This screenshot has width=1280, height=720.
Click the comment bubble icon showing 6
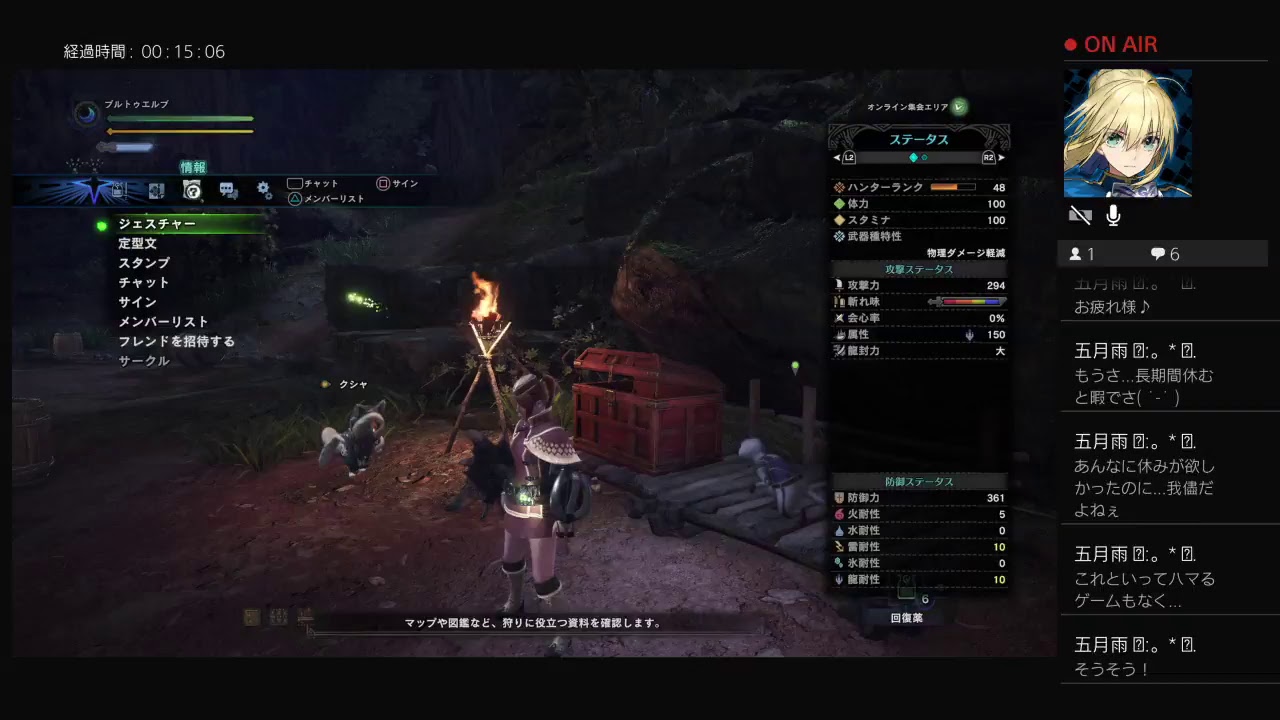click(1158, 253)
